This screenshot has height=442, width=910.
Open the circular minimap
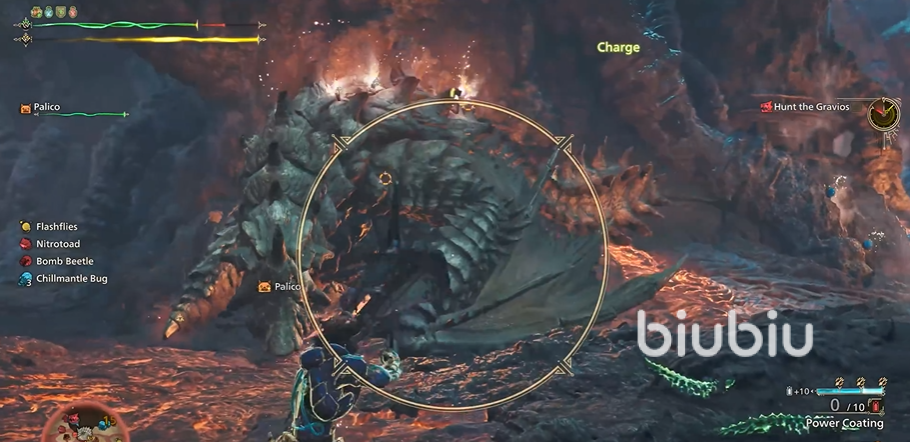pyautogui.click(x=87, y=424)
